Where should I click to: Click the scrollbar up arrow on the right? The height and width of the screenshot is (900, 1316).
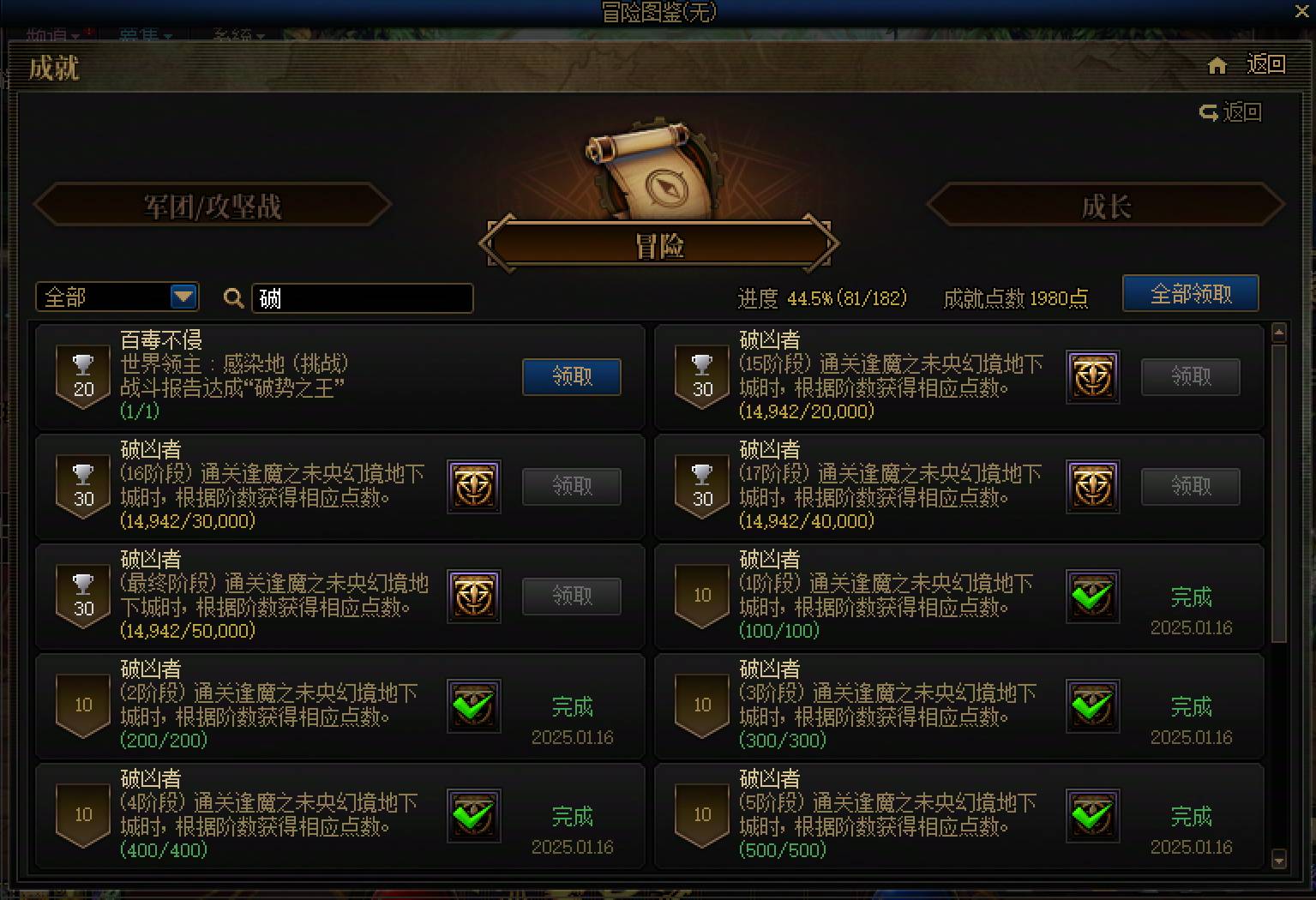click(x=1278, y=333)
